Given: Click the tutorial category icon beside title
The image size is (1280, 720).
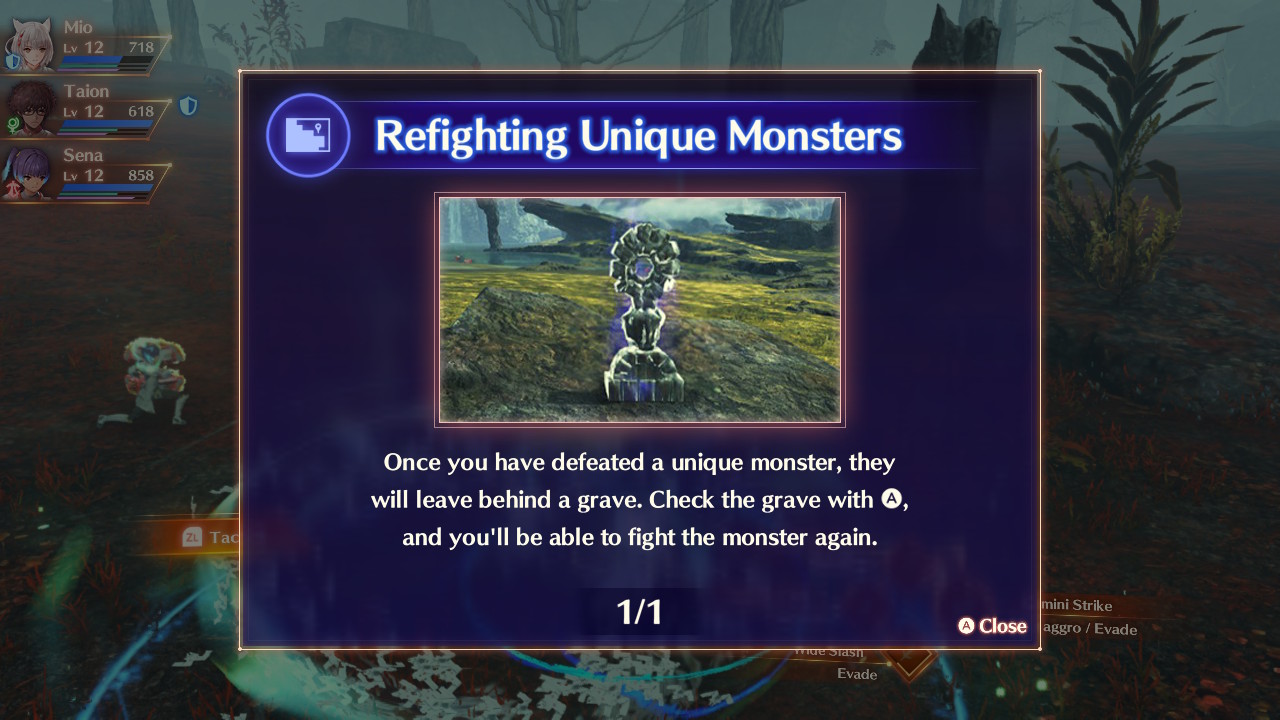Looking at the screenshot, I should [308, 135].
